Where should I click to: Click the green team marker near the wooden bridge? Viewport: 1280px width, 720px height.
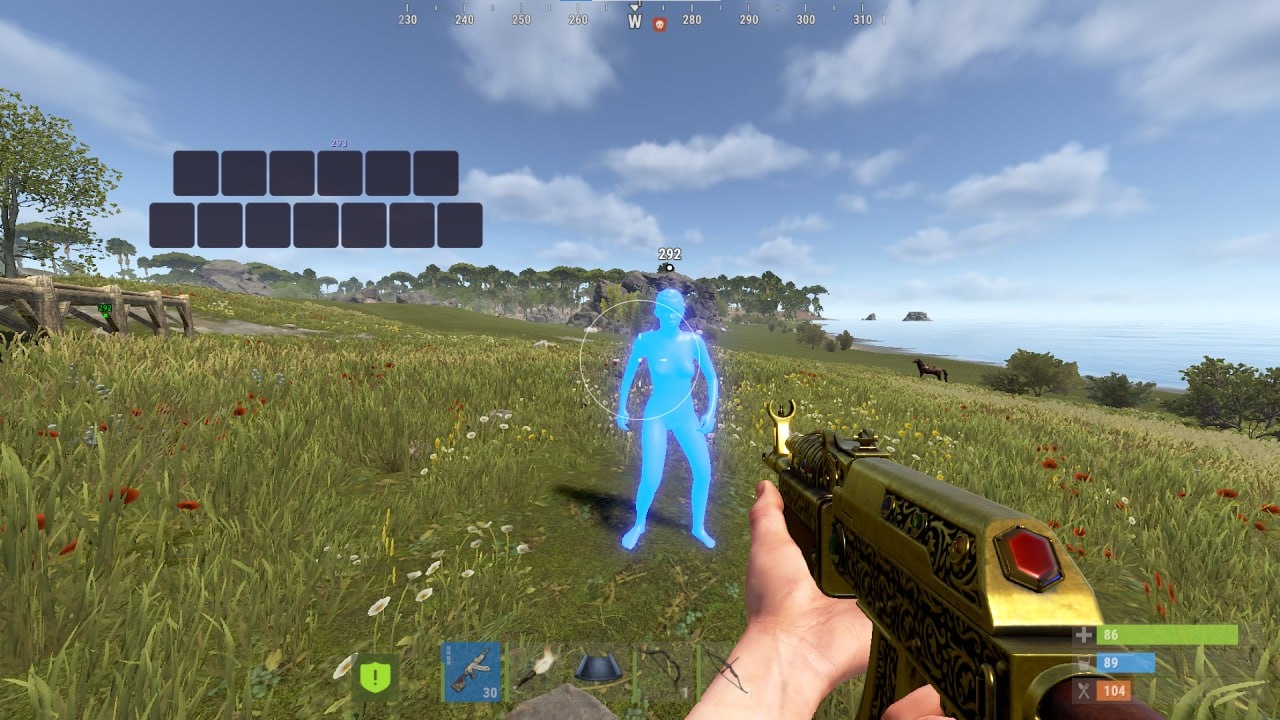[105, 313]
